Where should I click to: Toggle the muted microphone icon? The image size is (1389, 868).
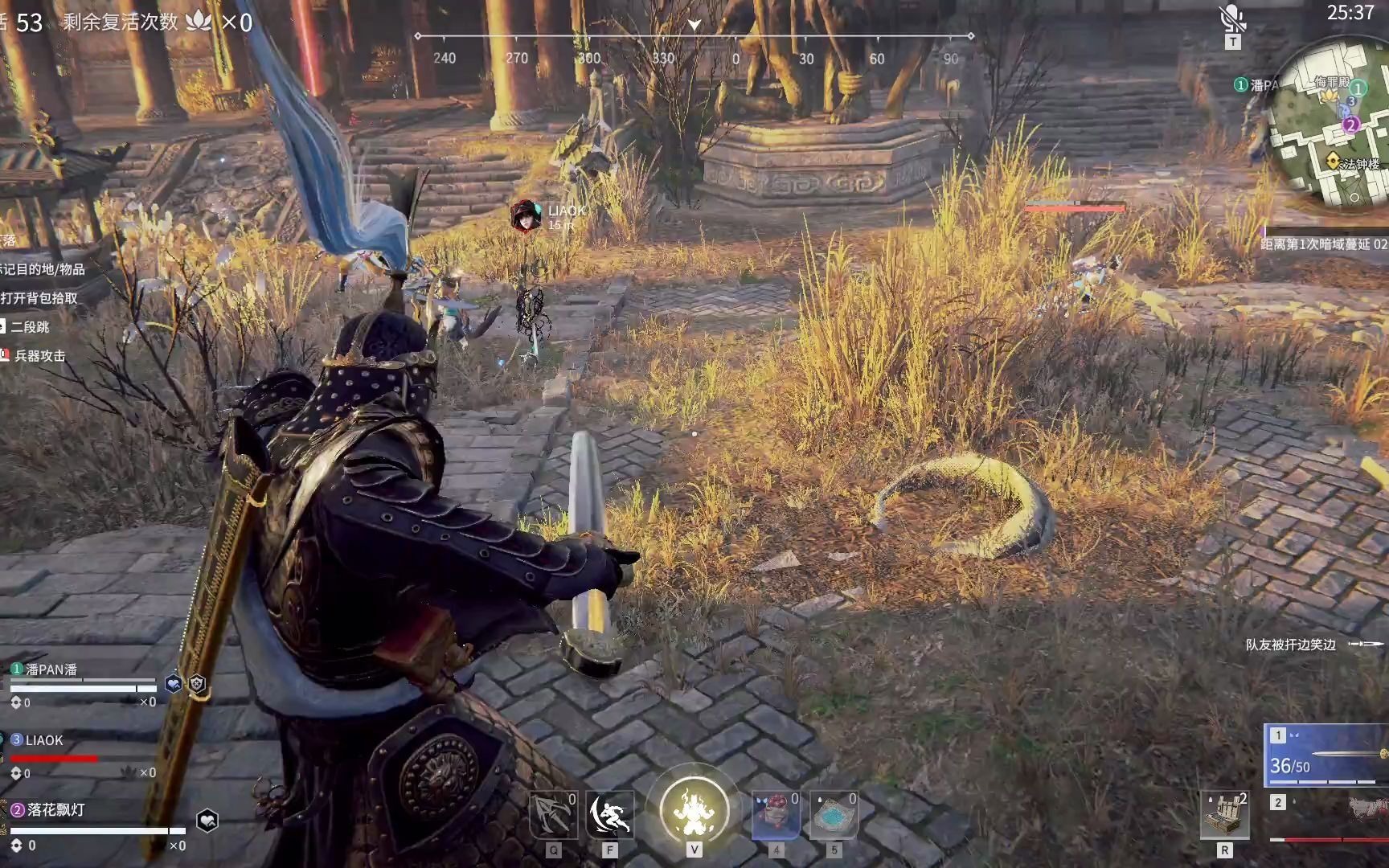1231,18
